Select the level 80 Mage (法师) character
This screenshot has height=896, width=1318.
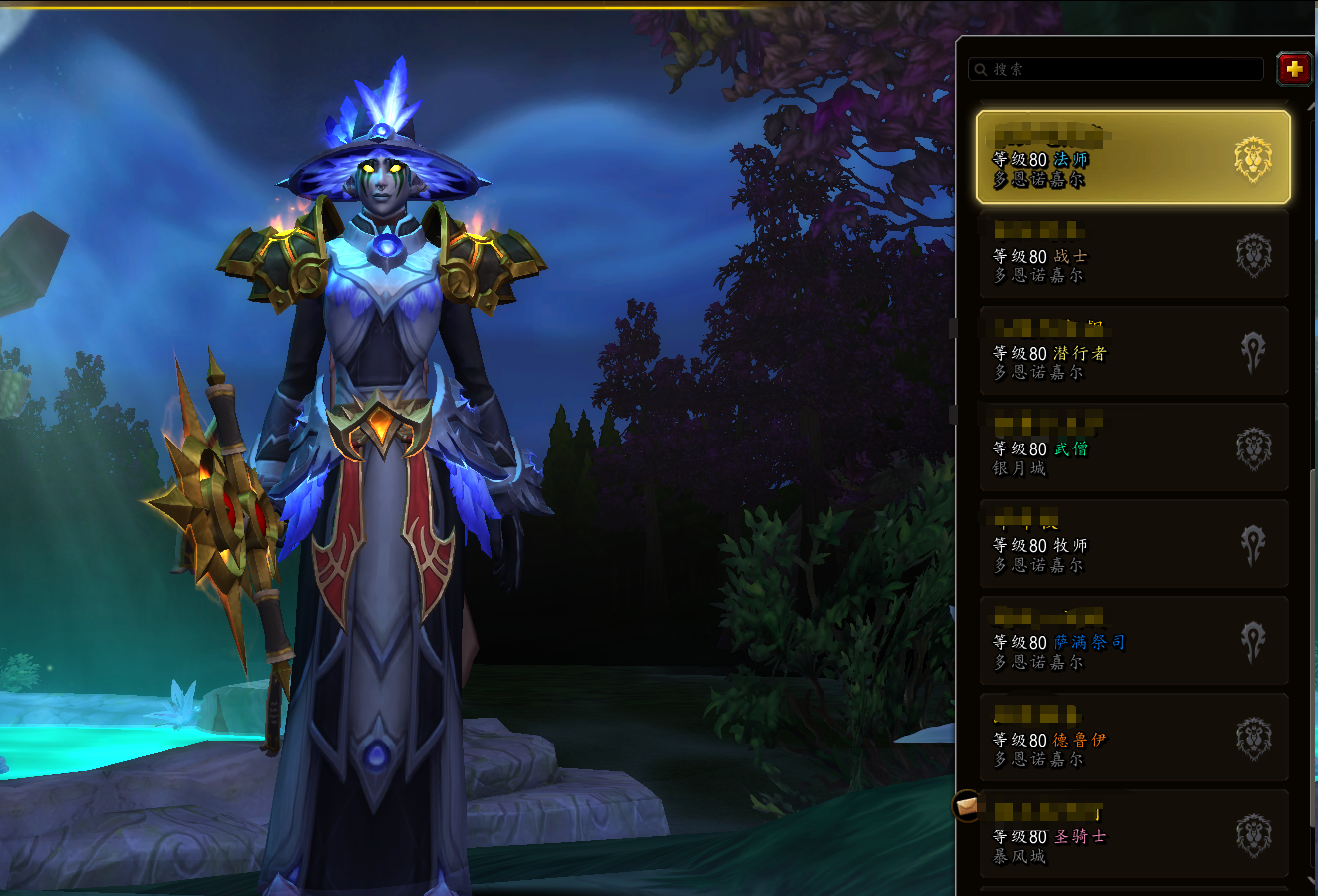(1133, 157)
